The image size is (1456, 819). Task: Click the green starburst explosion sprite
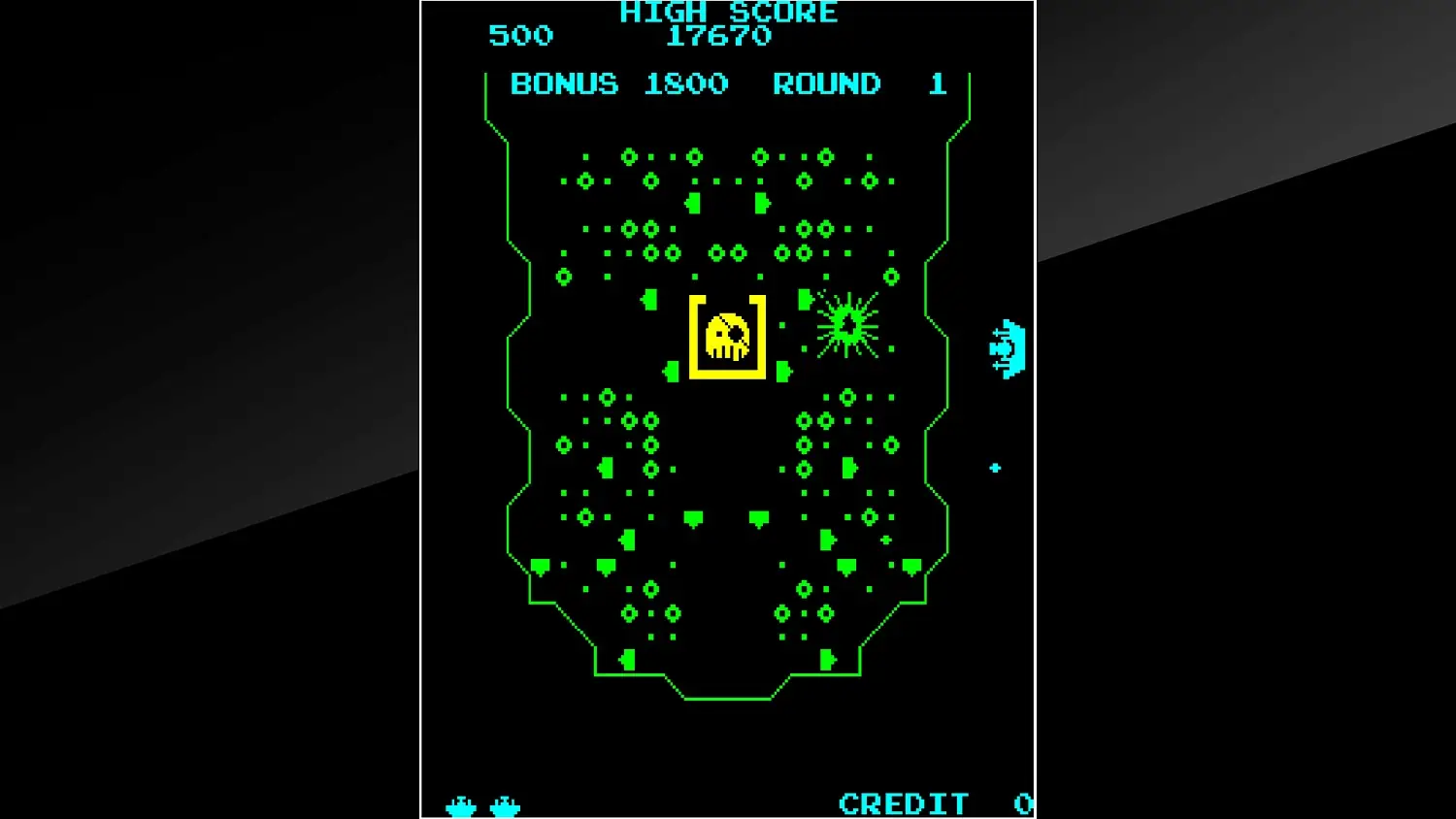tap(848, 324)
